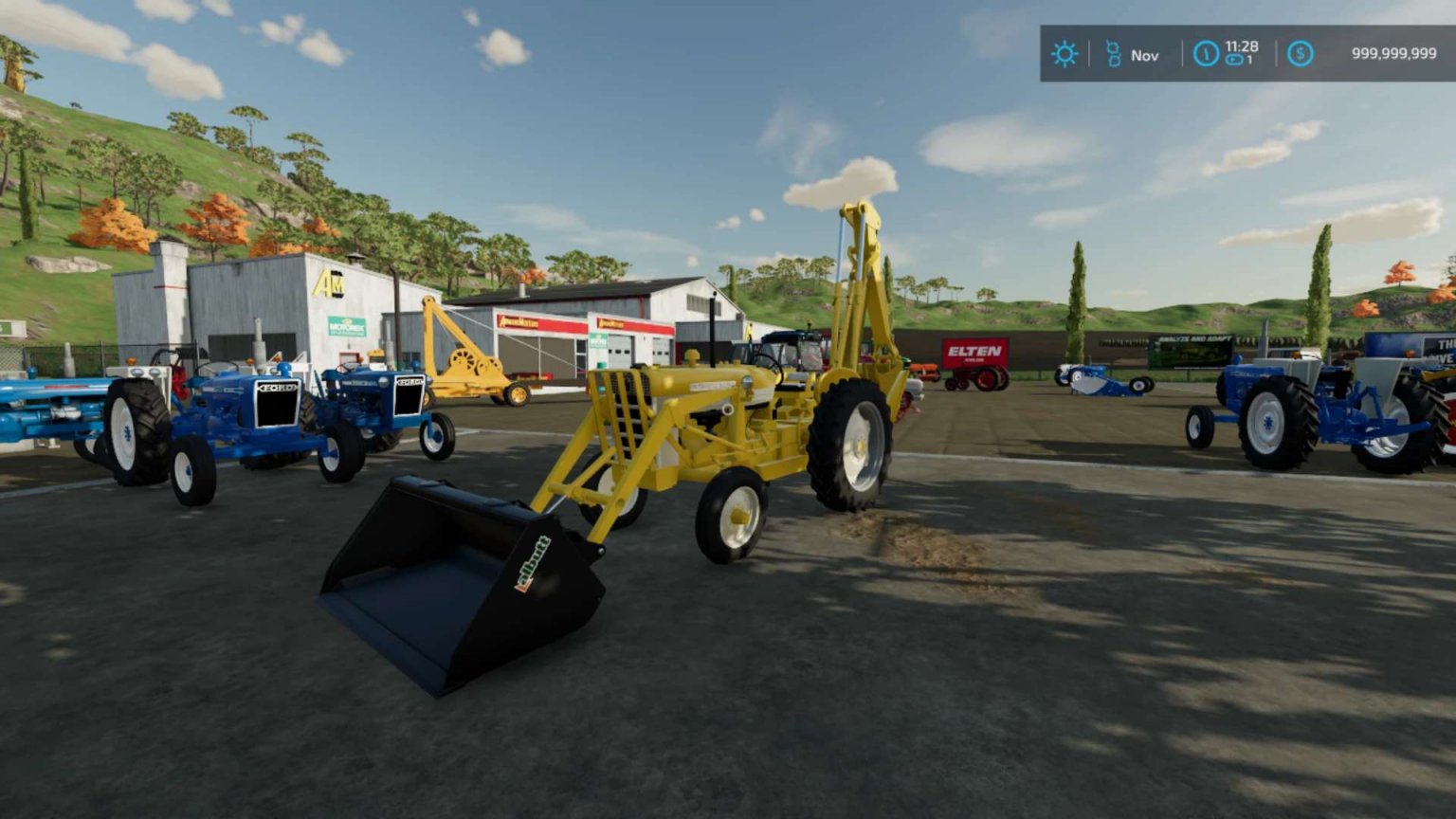
Task: Click the weather sun icon
Action: 1065,54
